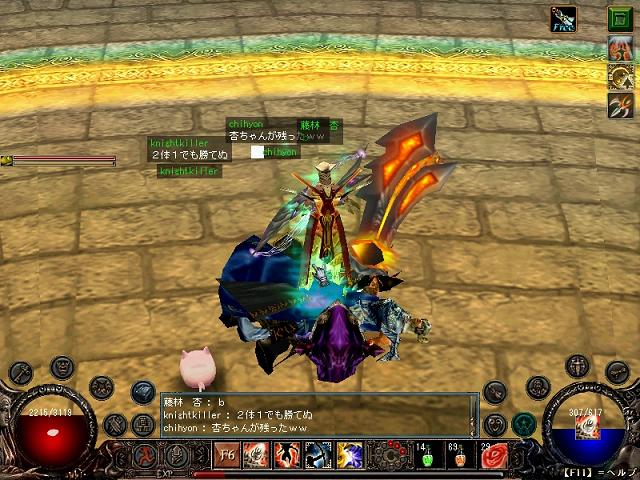Screen dimensions: 640x480
Task: Use the green potion in the hotbar
Action: pyautogui.click(x=424, y=456)
